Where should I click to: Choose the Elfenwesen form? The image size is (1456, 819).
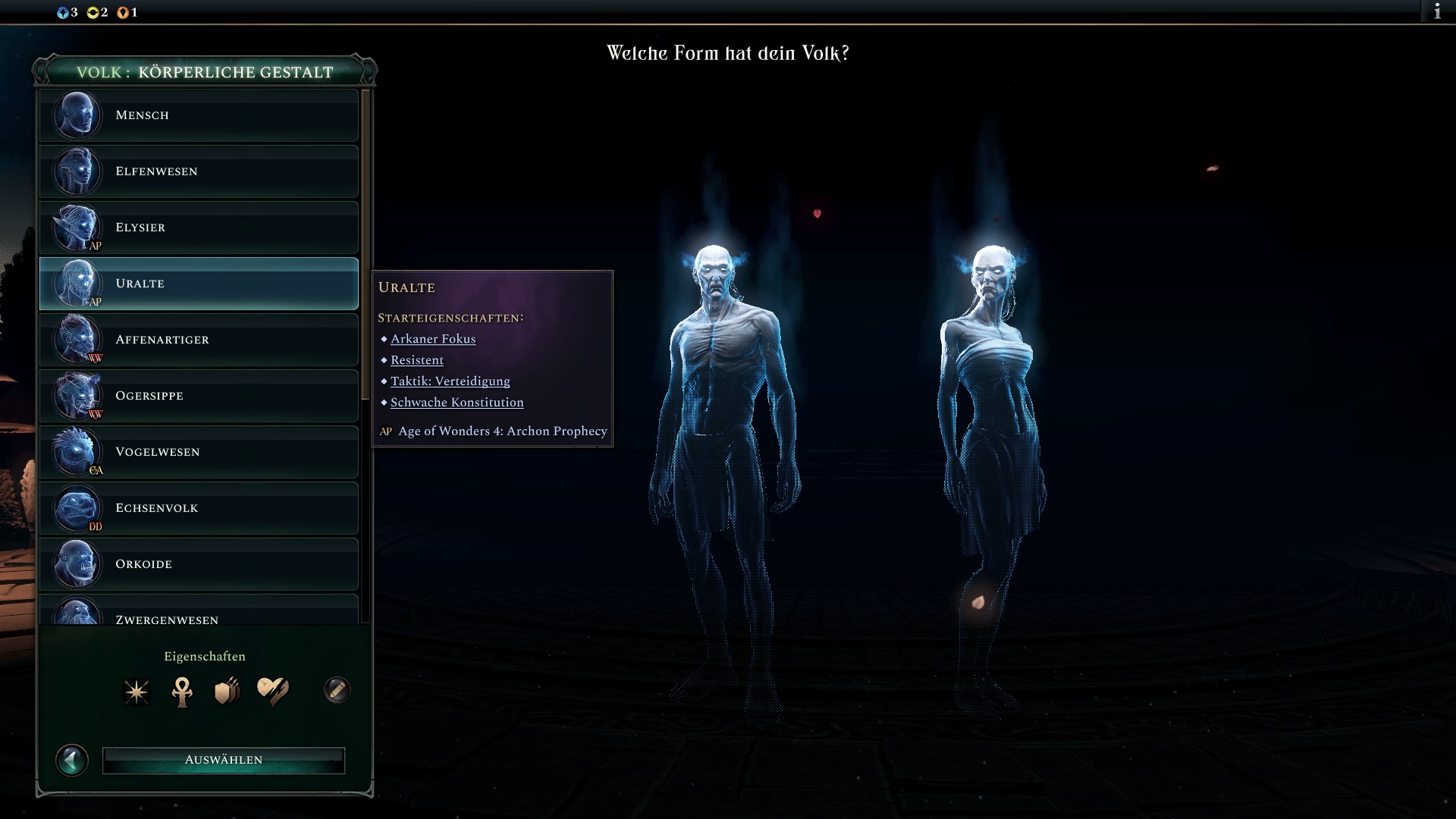[x=199, y=171]
